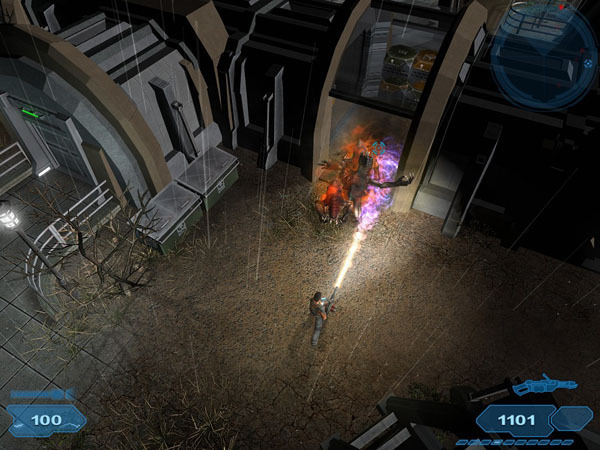
Task: Select the blue equipped weapon icon
Action: (x=543, y=384)
